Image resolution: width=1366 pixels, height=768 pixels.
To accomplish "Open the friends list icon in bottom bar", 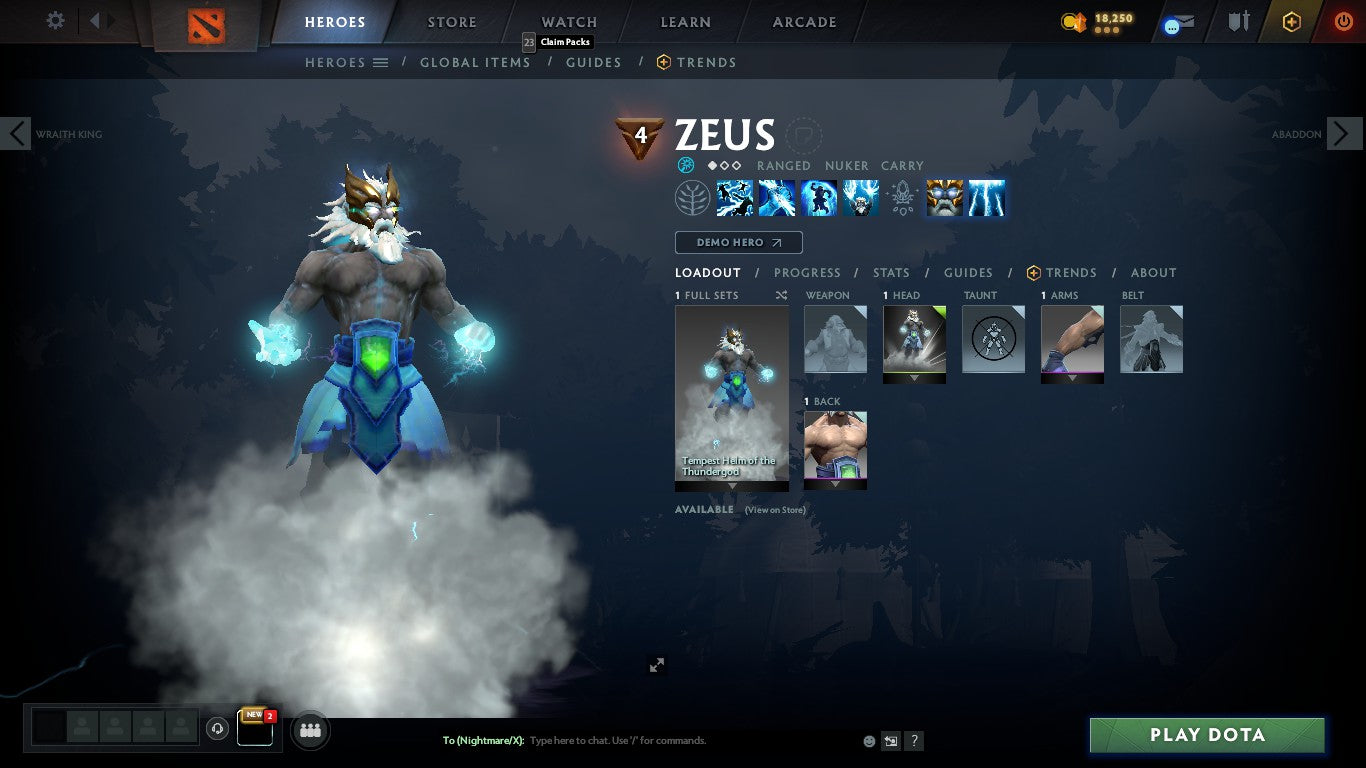I will click(x=310, y=730).
